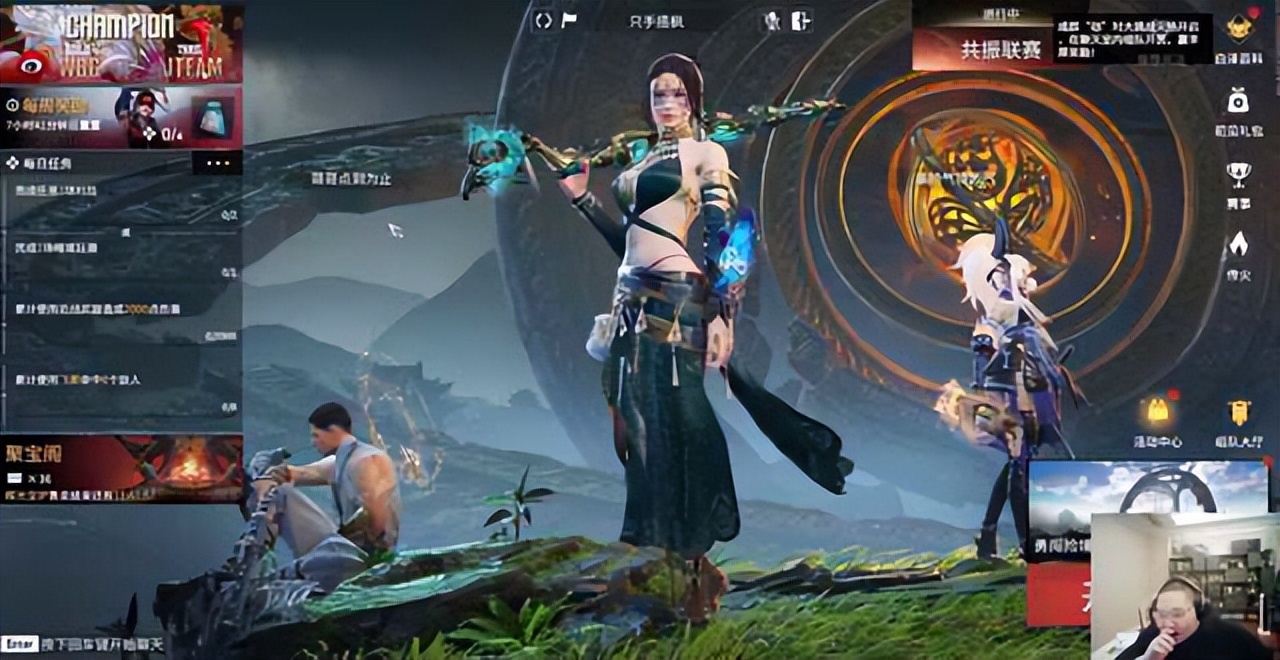Open the Champion WBG team banner
The image size is (1280, 660).
(x=121, y=43)
